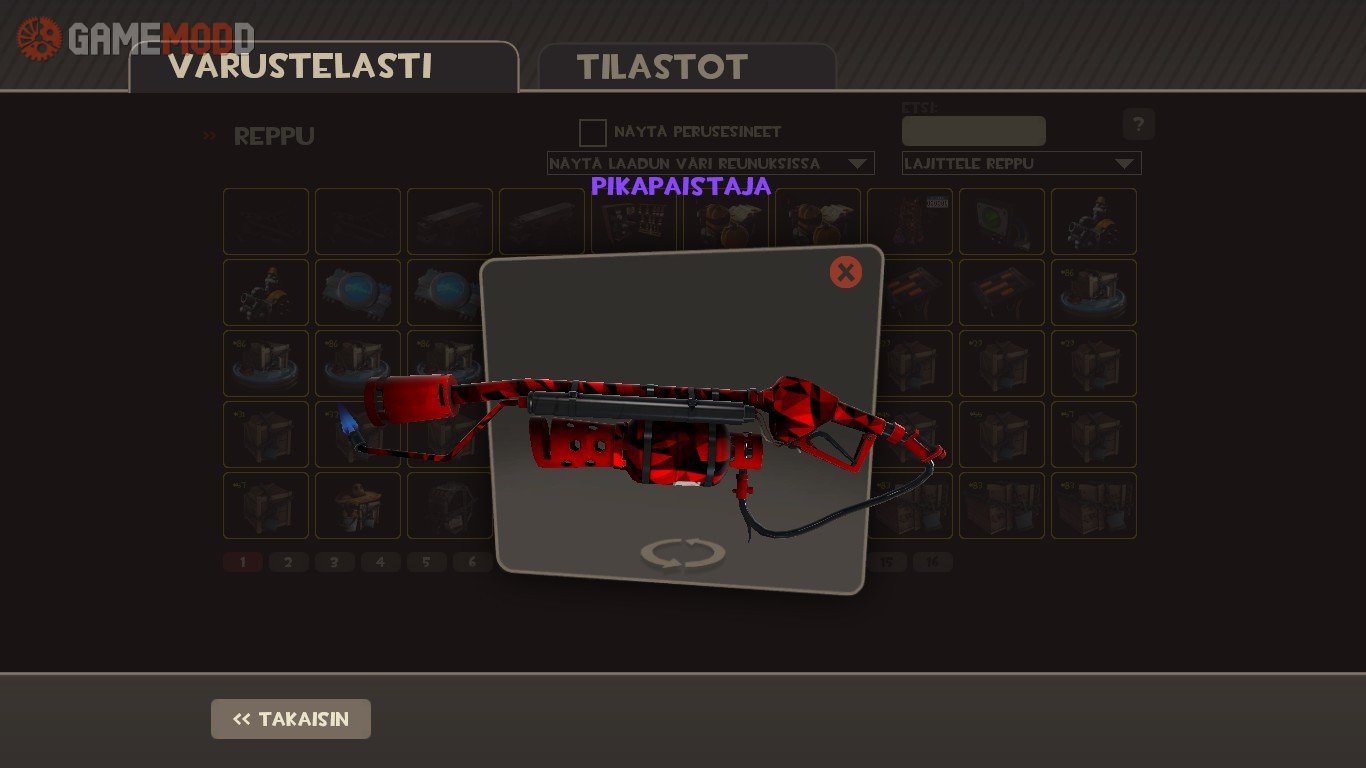This screenshot has width=1366, height=768.
Task: Go to backpack page 2
Action: point(288,562)
